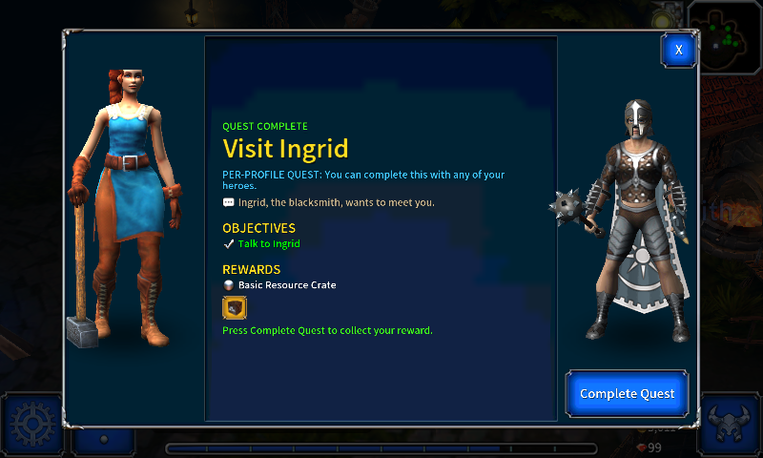Click the minimap in the corner

tap(730, 34)
